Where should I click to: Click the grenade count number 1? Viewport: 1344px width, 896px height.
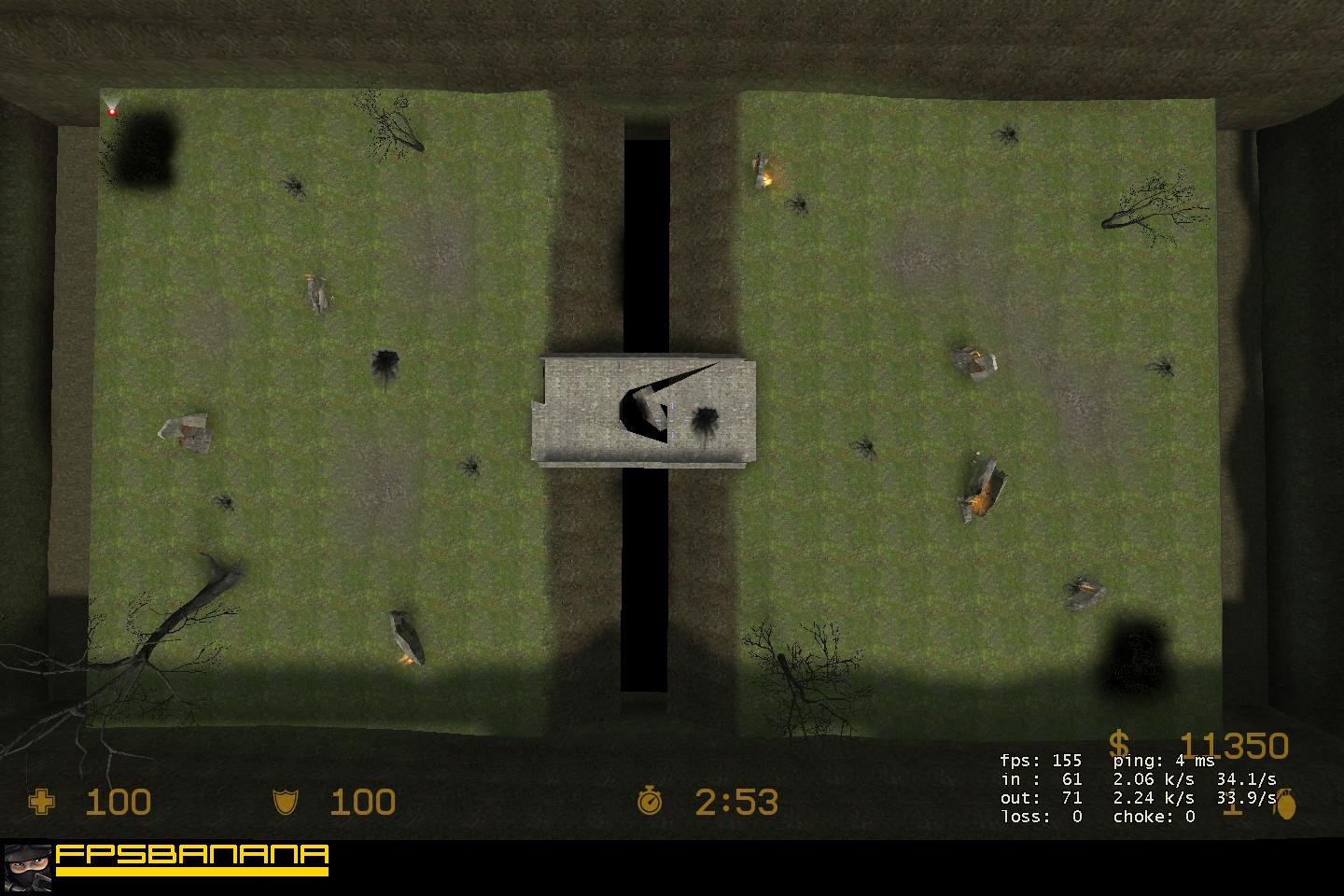click(x=1235, y=810)
